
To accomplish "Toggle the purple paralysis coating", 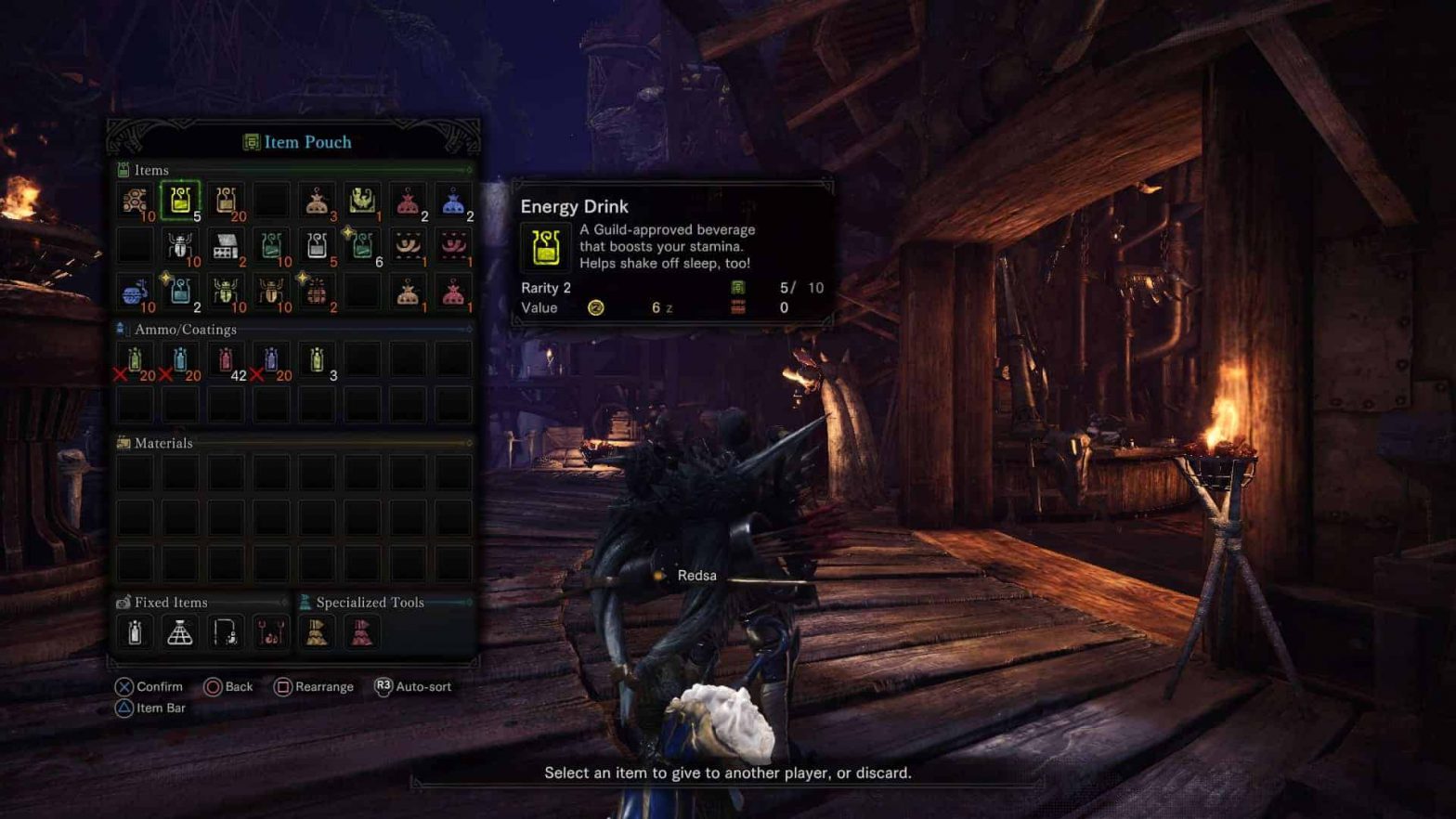I will tap(271, 360).
